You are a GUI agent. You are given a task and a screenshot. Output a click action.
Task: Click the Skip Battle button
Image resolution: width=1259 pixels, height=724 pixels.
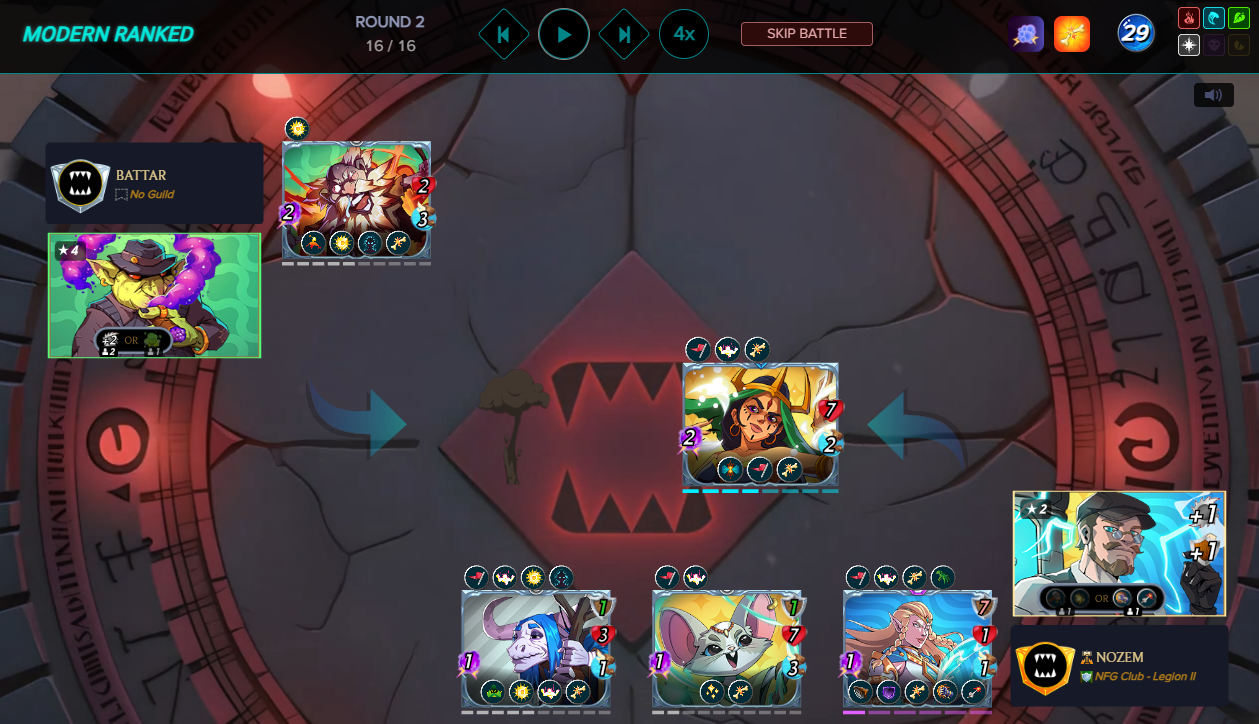click(x=806, y=34)
